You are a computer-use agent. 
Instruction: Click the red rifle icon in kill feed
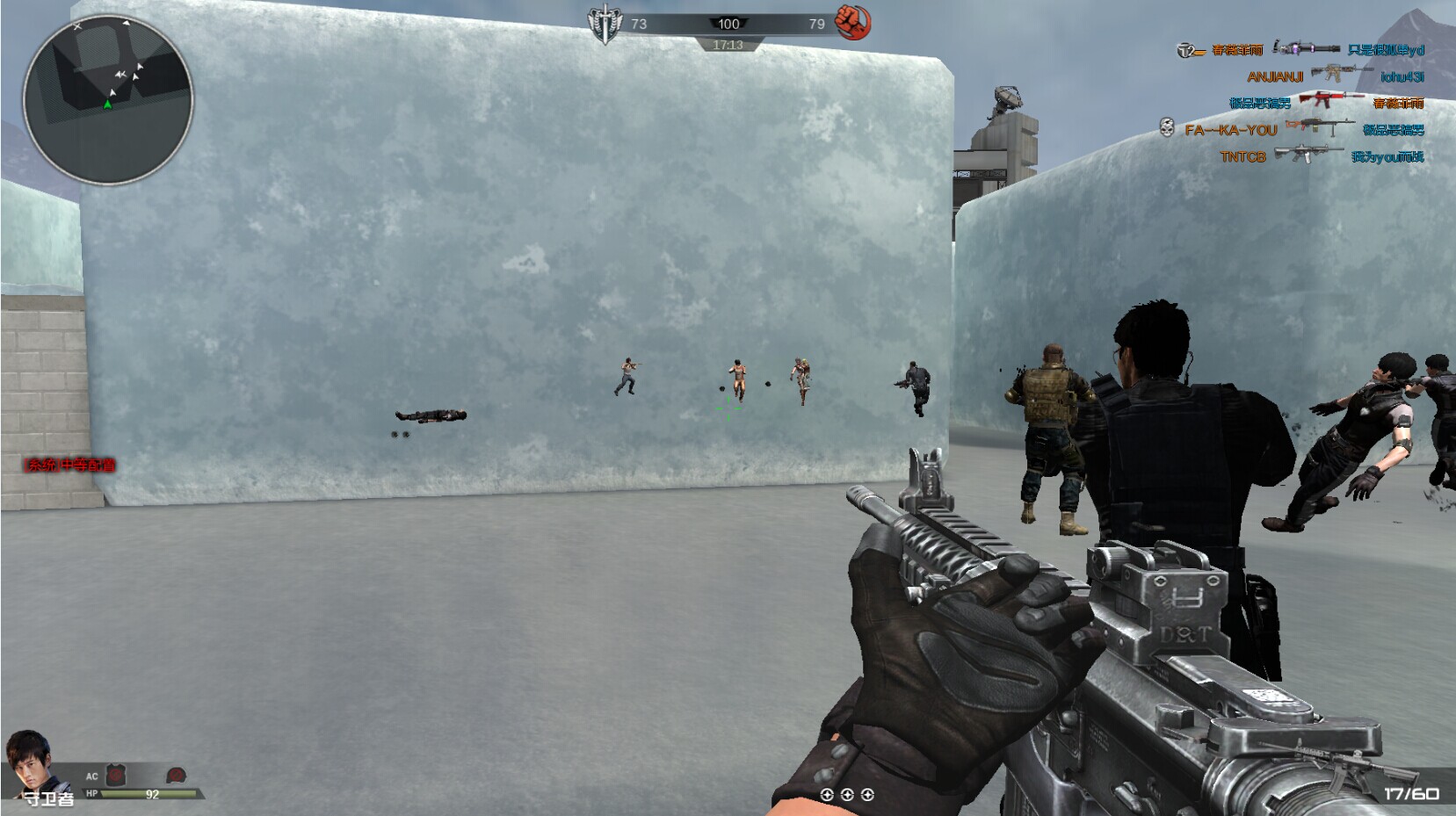coord(1331,100)
